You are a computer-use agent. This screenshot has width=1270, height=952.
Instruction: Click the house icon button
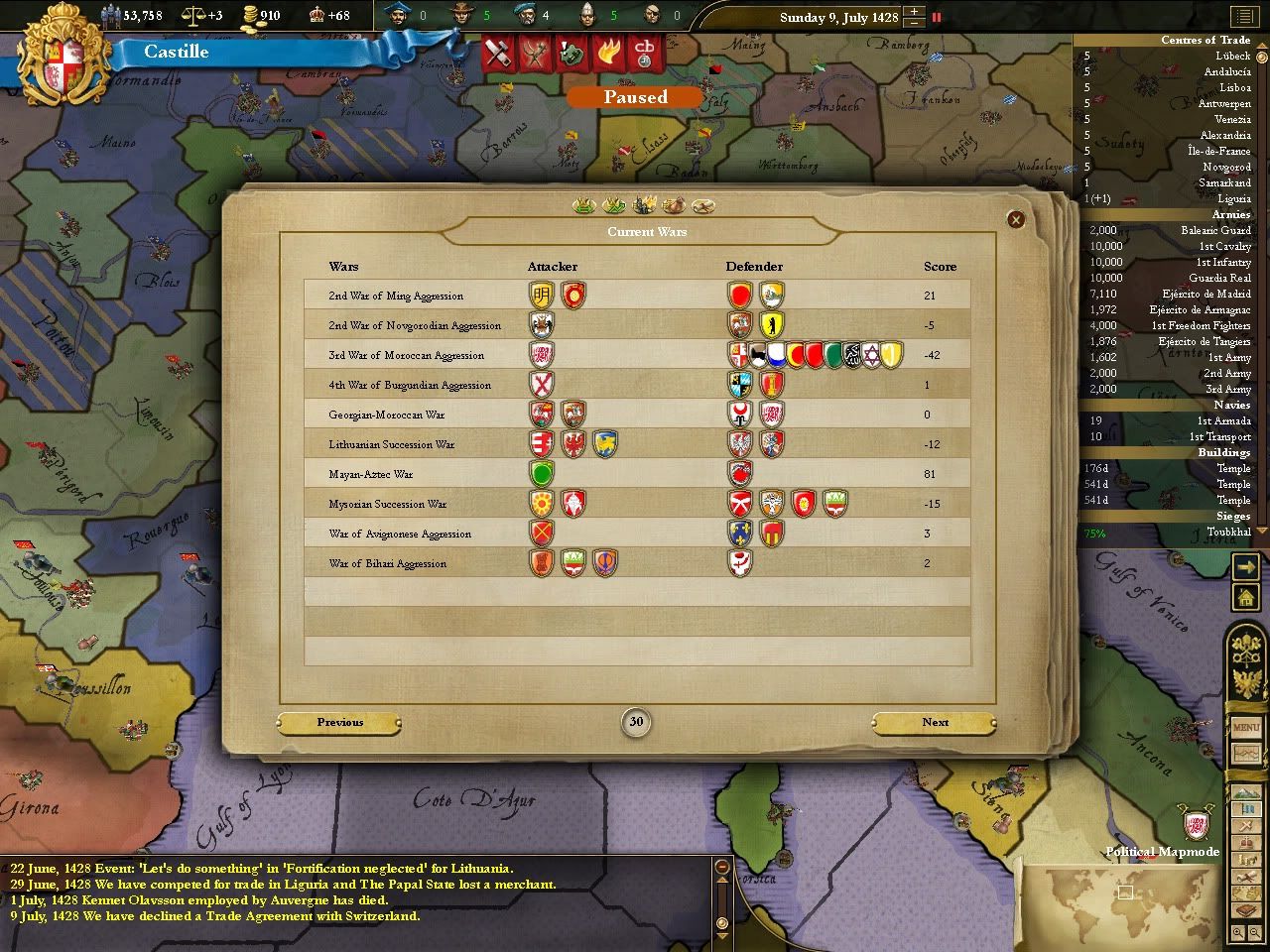[x=1245, y=597]
